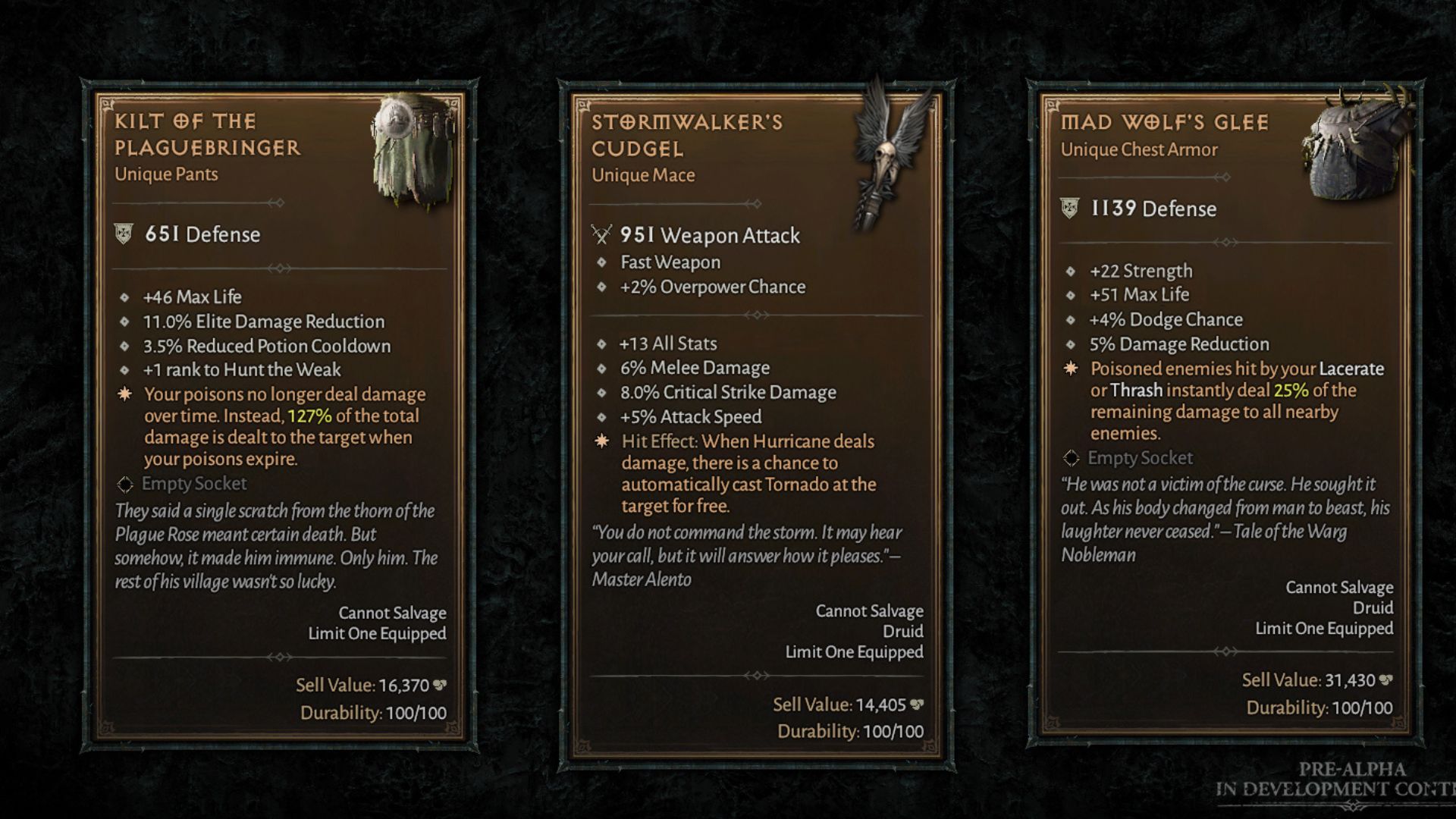The height and width of the screenshot is (819, 1456).
Task: Select the Unique Chest Armor label
Action: [x=1140, y=149]
